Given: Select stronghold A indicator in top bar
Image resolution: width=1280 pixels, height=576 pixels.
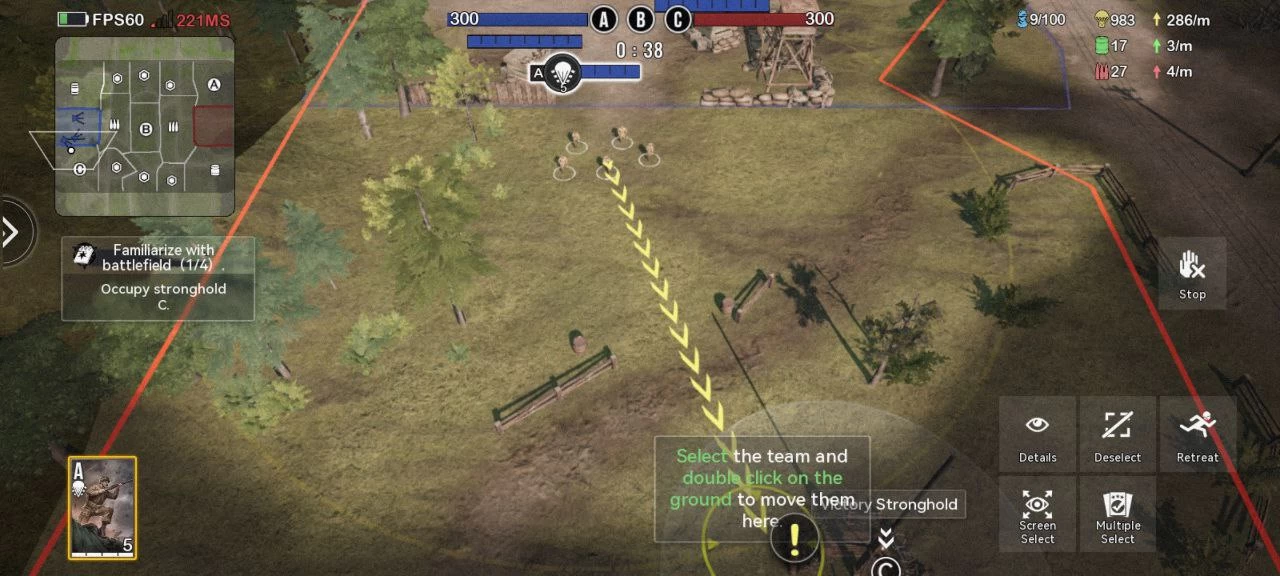Looking at the screenshot, I should (x=603, y=19).
